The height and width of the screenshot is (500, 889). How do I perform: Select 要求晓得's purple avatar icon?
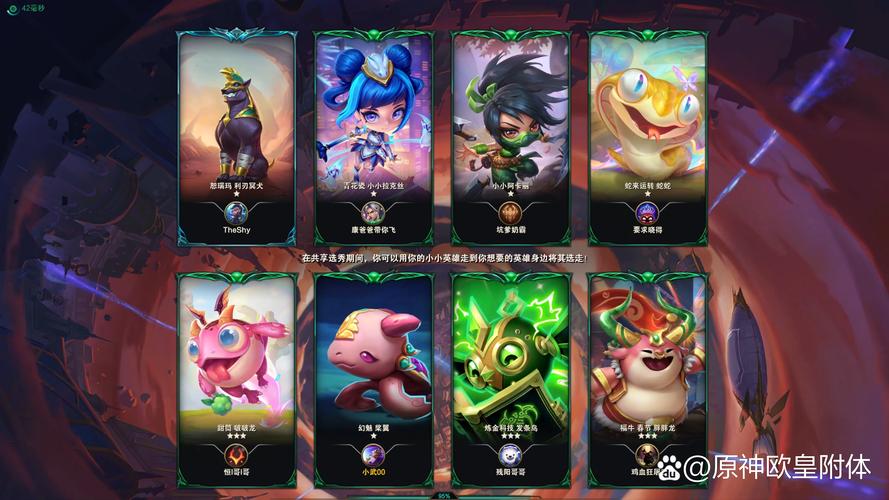click(647, 212)
